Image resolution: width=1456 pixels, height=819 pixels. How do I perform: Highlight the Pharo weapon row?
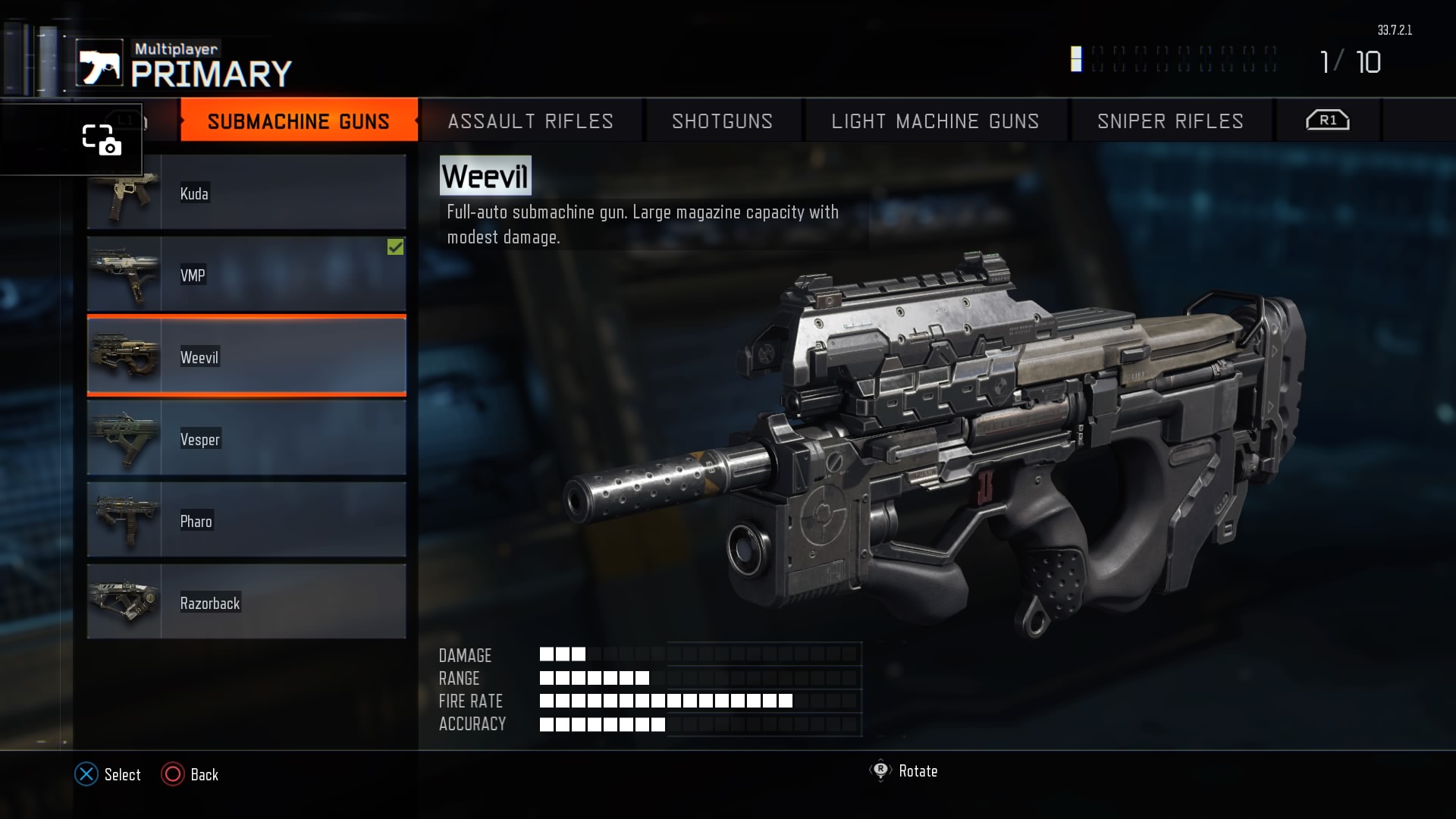246,520
